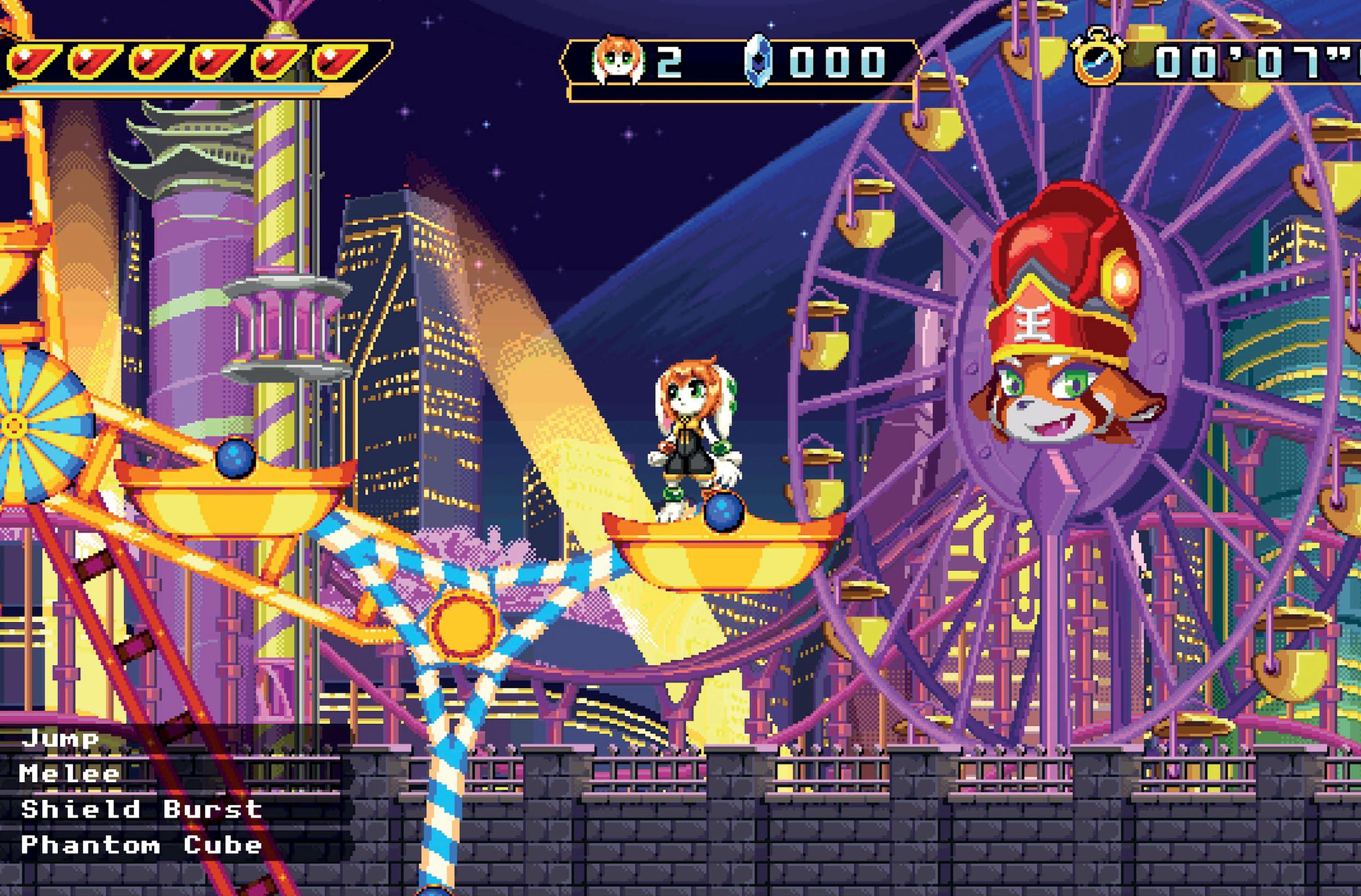Pick the Phantom Cube move entry
The image size is (1361, 896).
coord(141,845)
